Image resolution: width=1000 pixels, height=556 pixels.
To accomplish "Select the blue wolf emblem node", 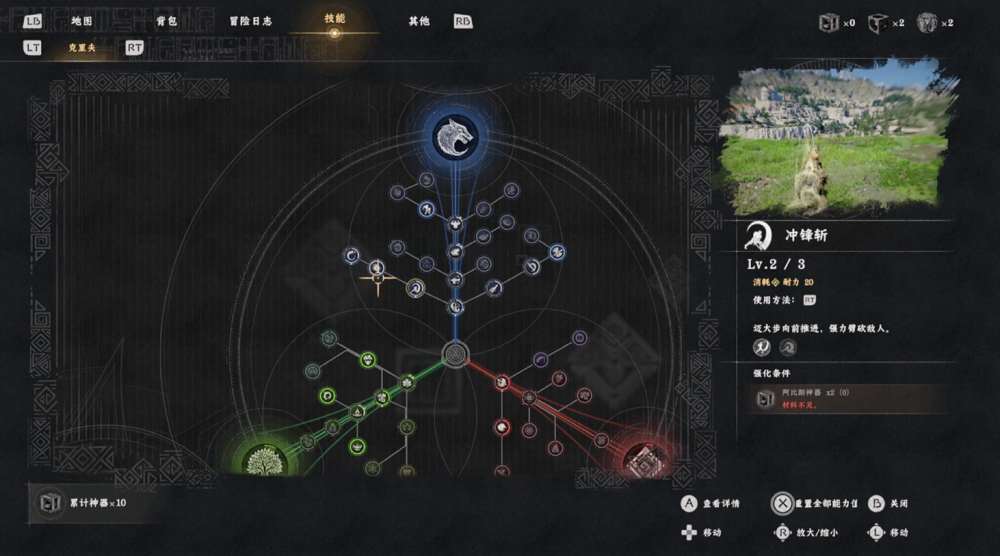I will 455,137.
